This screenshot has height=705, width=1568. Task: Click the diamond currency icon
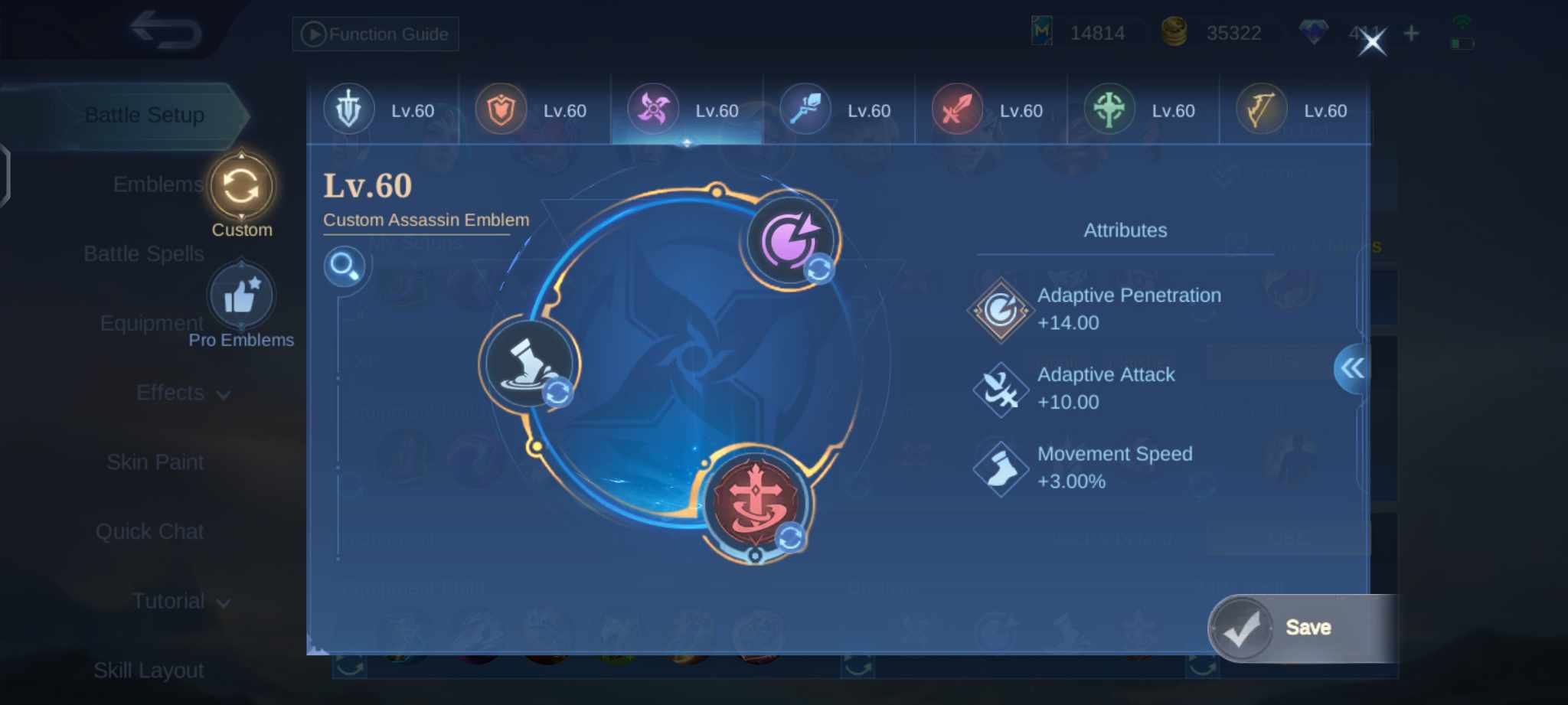tap(1314, 31)
